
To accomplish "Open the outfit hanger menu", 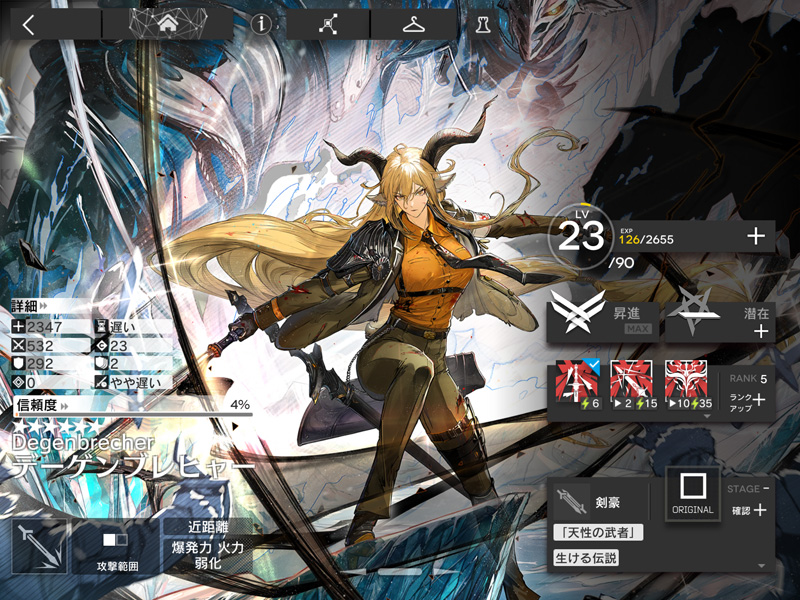I will 414,25.
